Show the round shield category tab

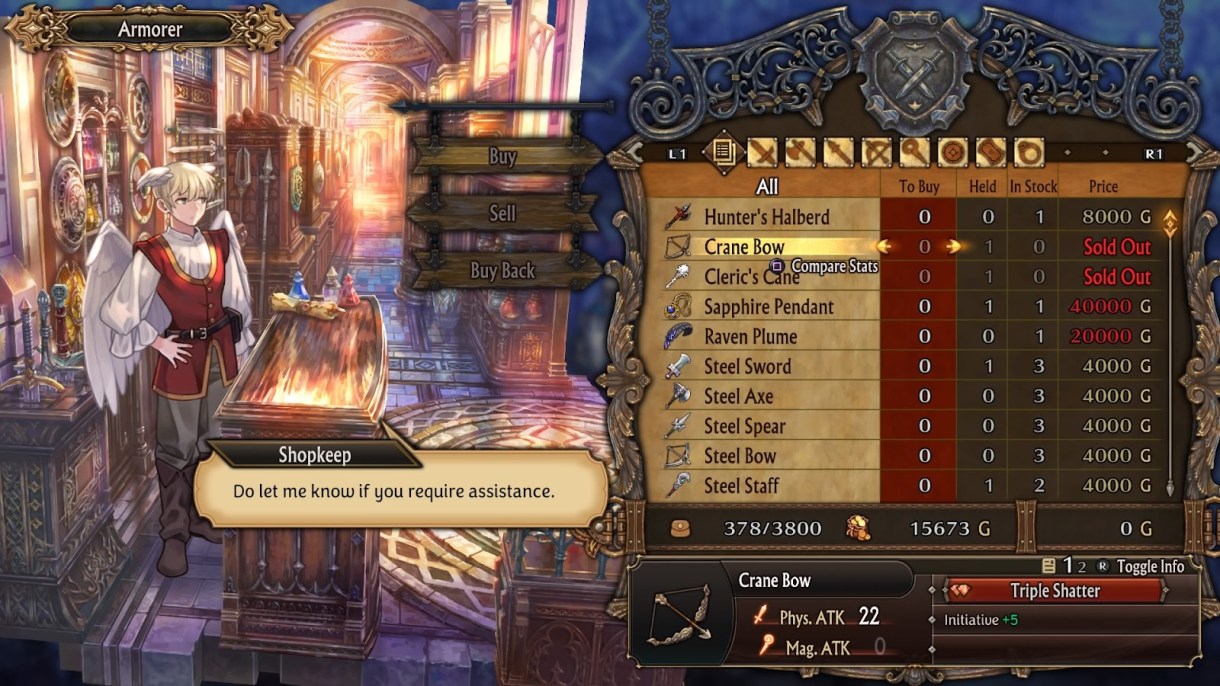(953, 153)
